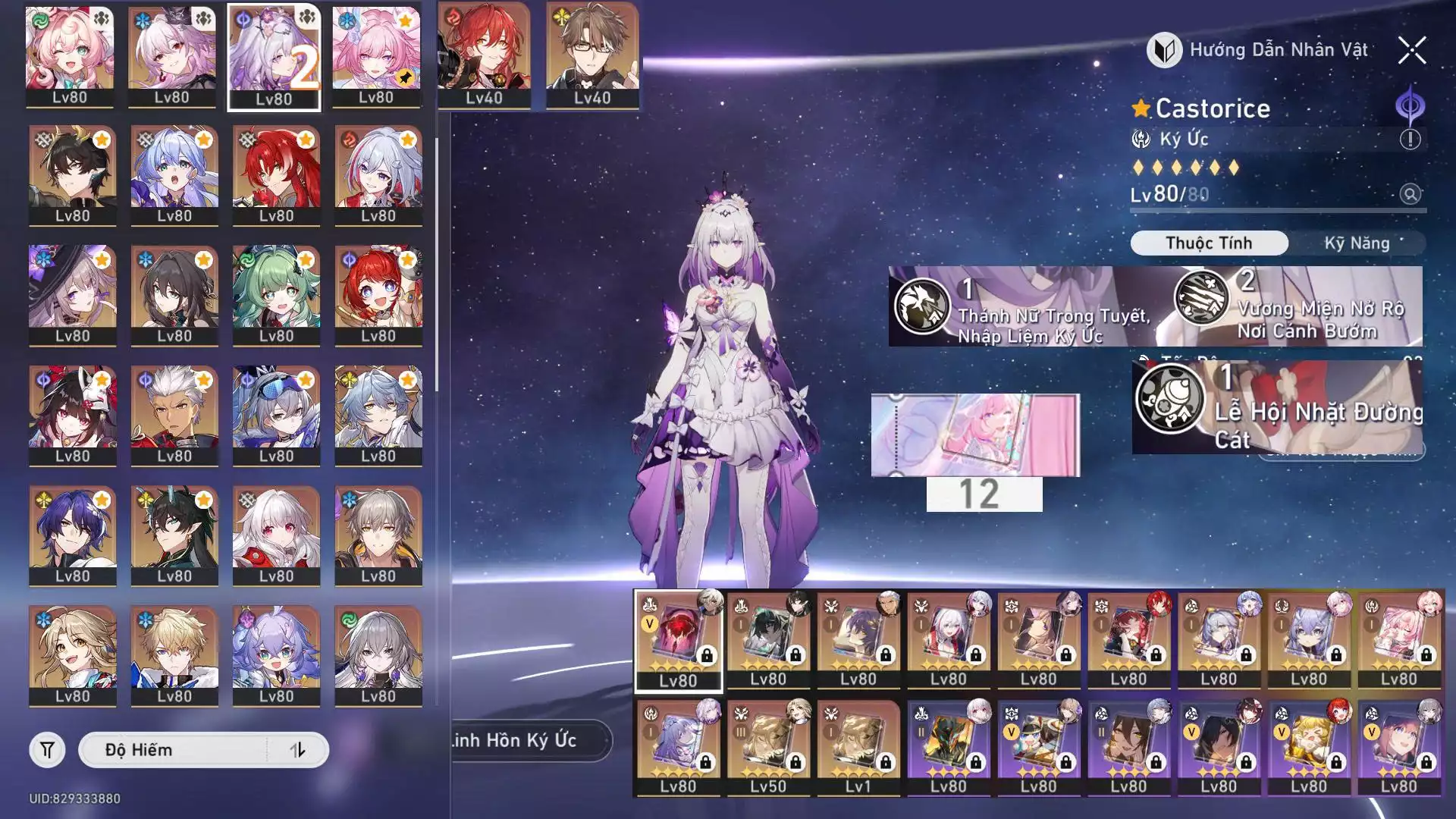Select the Thuộc Tính tab
This screenshot has height=819, width=1456.
pyautogui.click(x=1209, y=243)
